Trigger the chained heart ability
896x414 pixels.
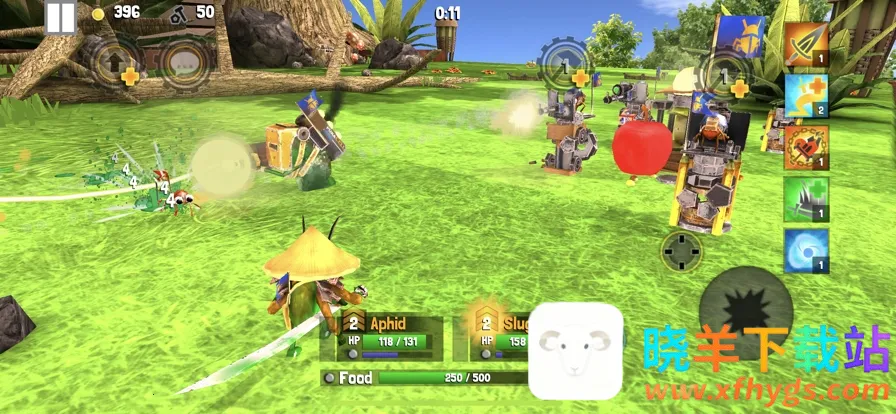[806, 147]
